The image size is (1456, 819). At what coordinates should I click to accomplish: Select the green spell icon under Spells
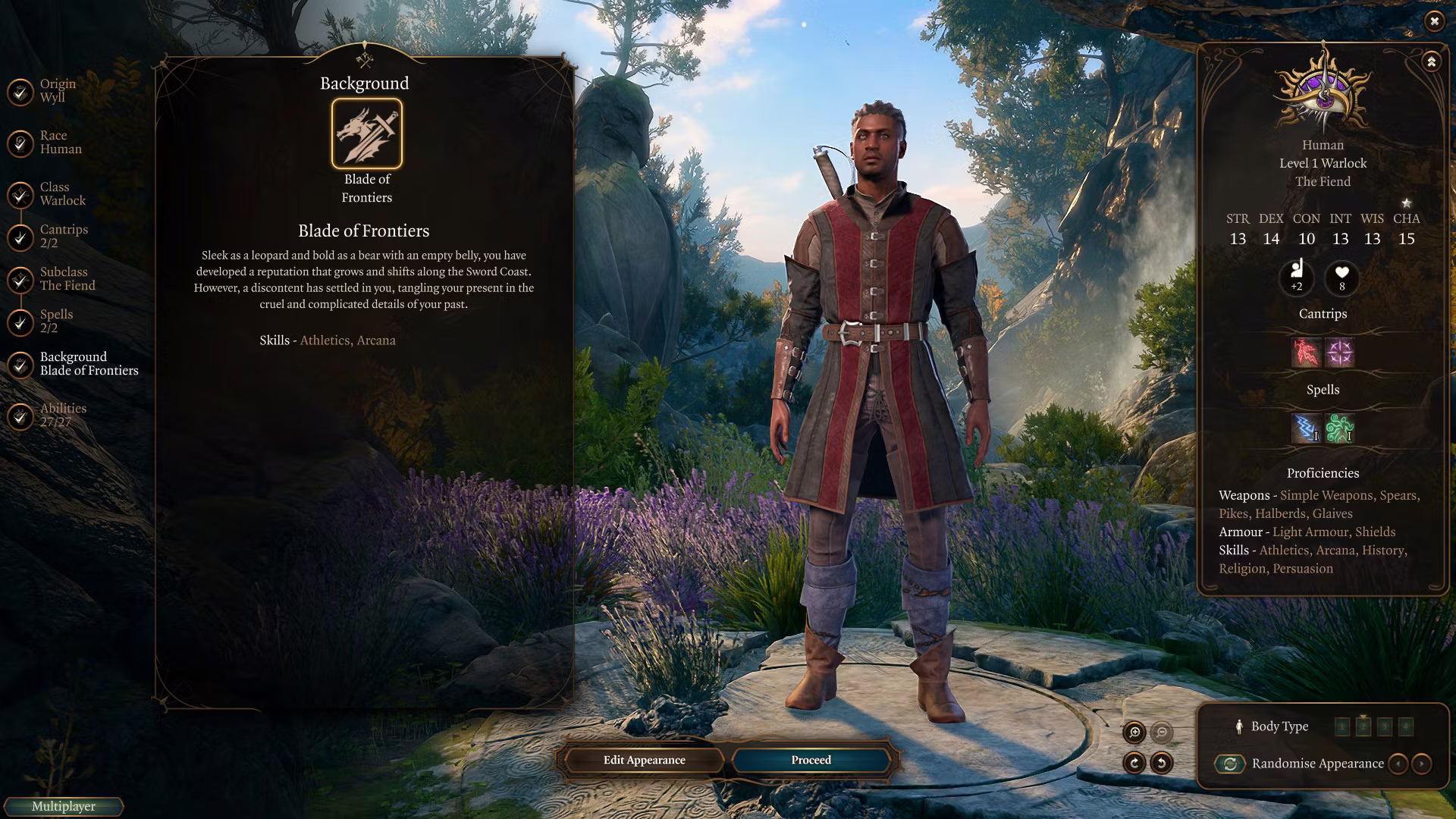tap(1340, 428)
